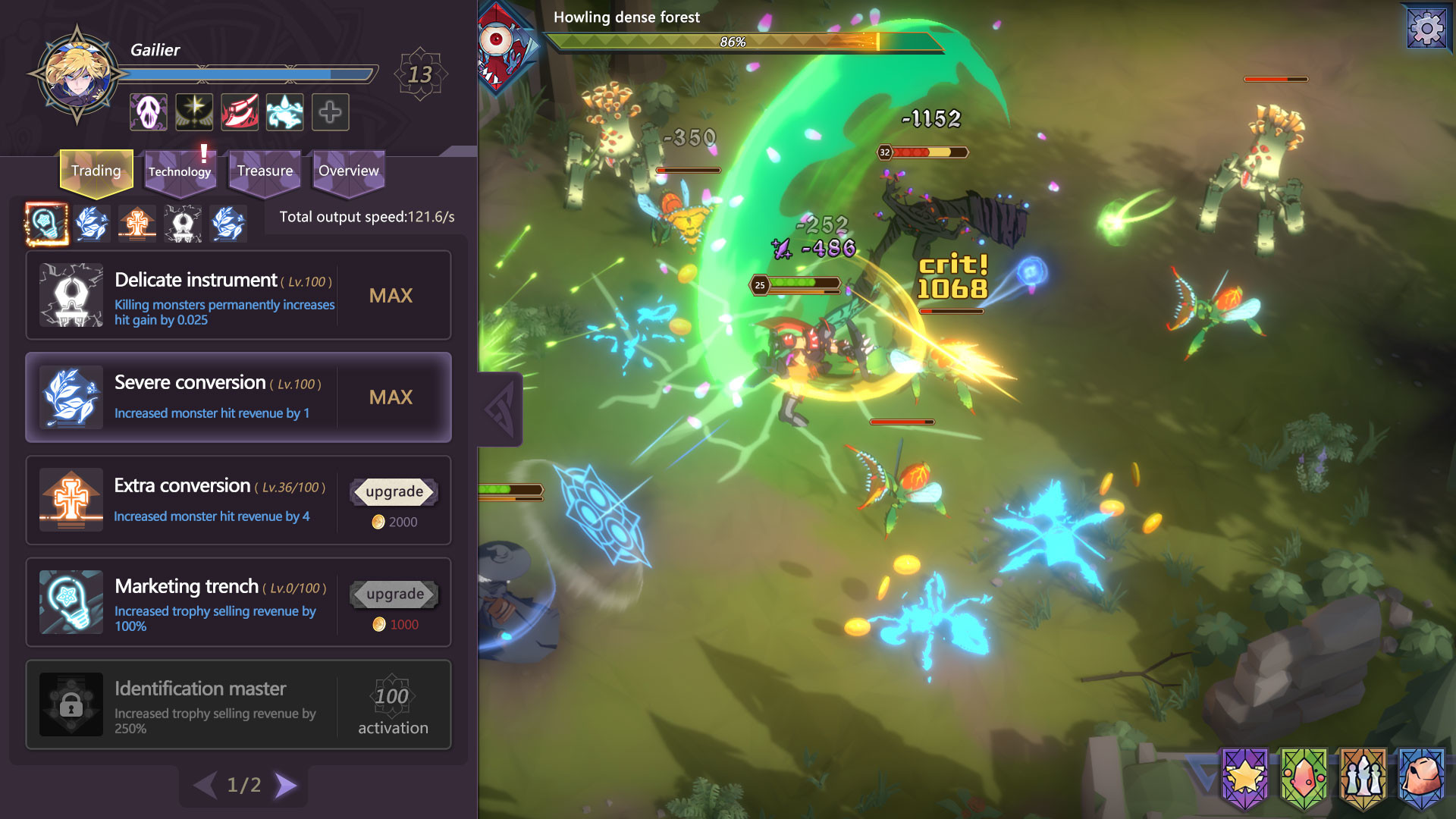
Task: Select the red blade skill icon
Action: click(x=238, y=111)
